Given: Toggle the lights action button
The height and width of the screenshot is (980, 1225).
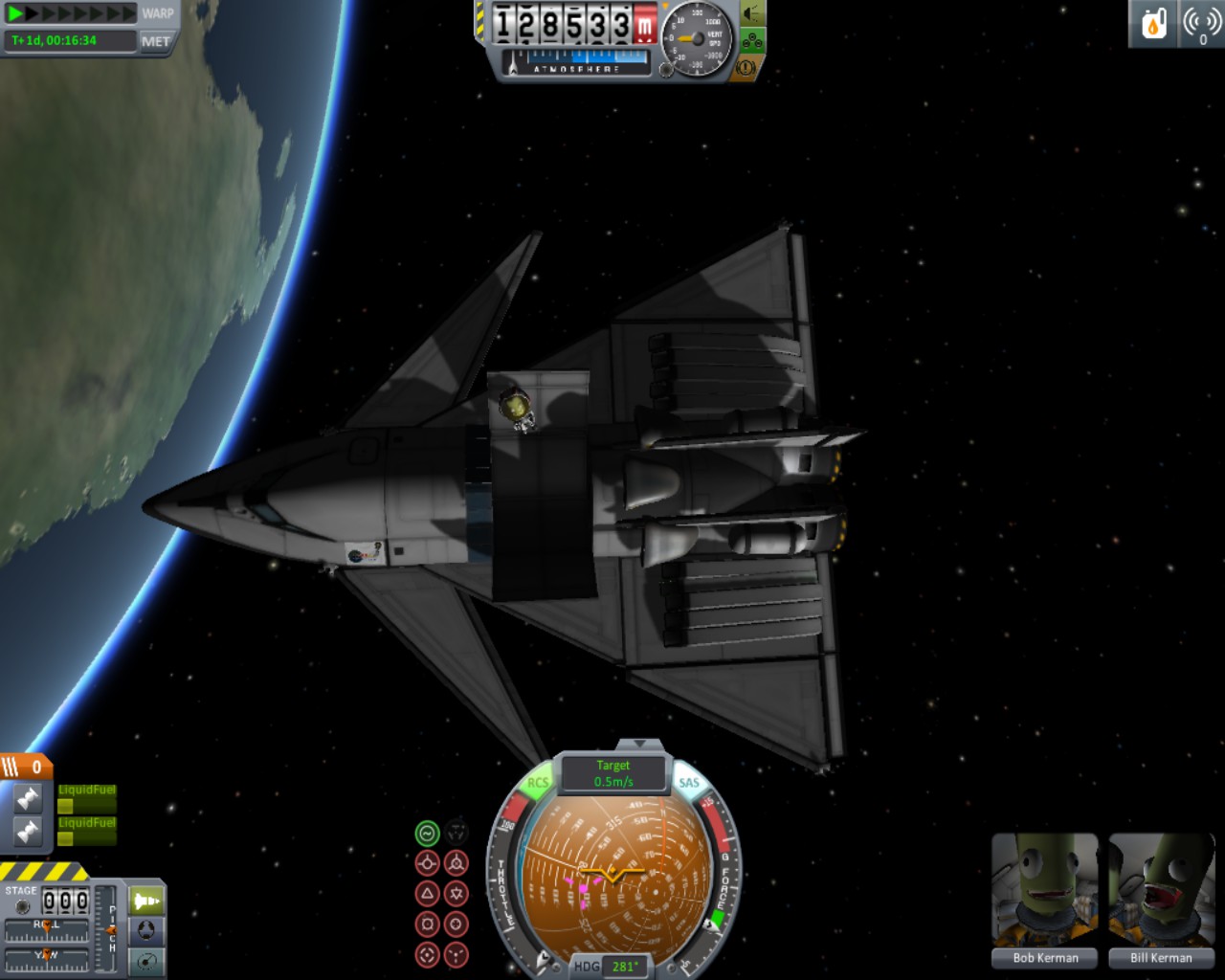Looking at the screenshot, I should 752,13.
